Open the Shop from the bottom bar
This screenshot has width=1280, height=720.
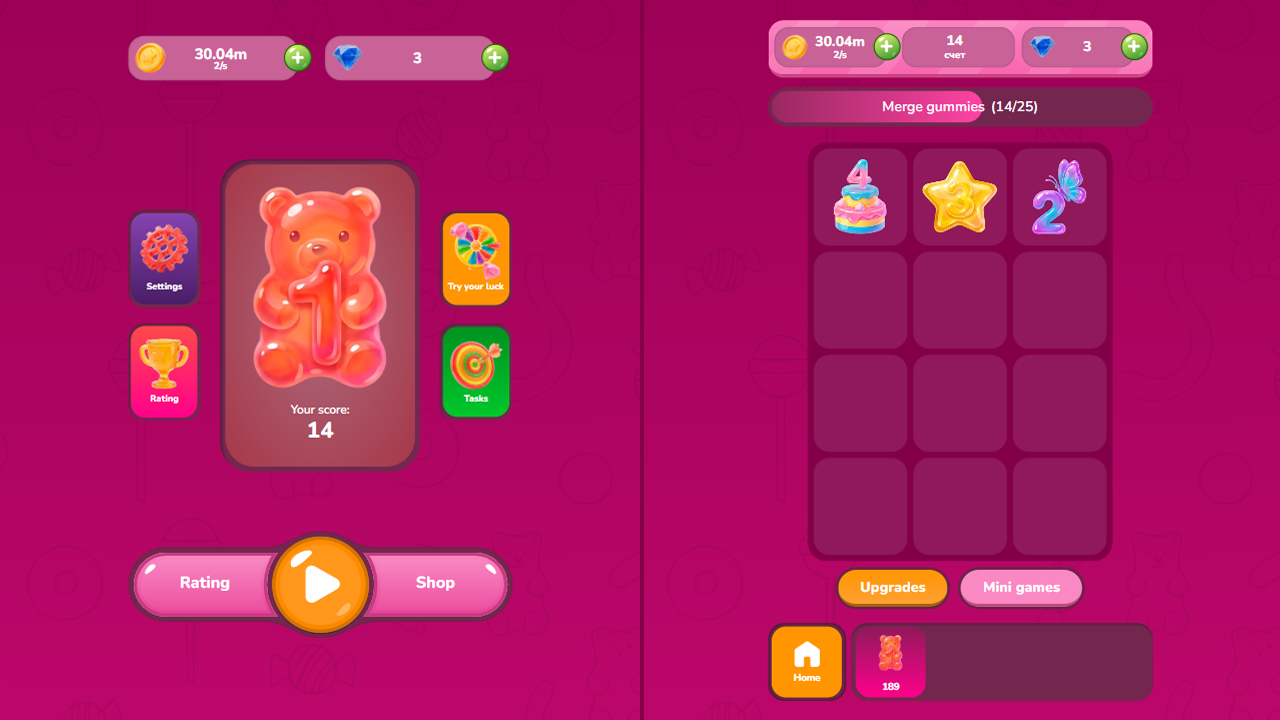click(436, 584)
